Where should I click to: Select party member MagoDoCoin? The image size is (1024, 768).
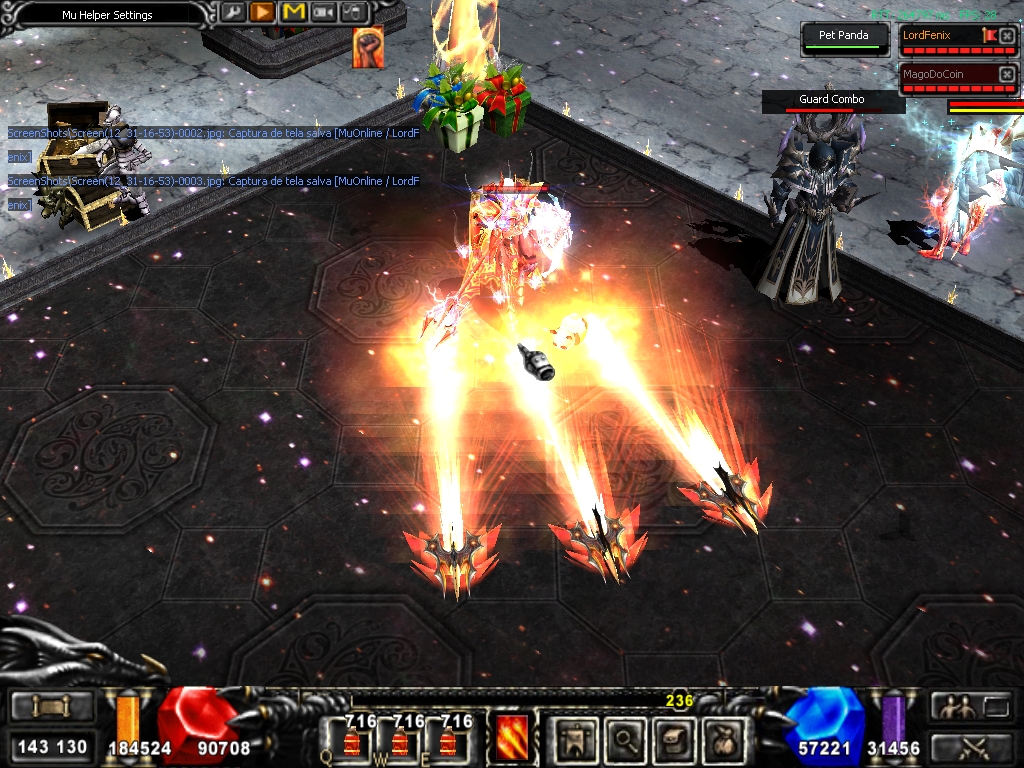938,74
